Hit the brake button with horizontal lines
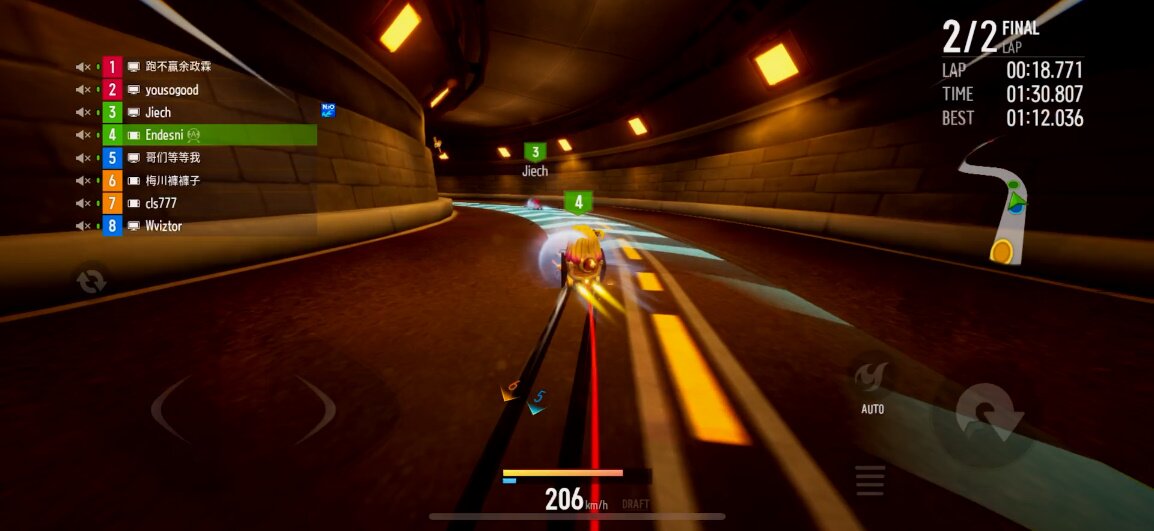 click(x=870, y=480)
